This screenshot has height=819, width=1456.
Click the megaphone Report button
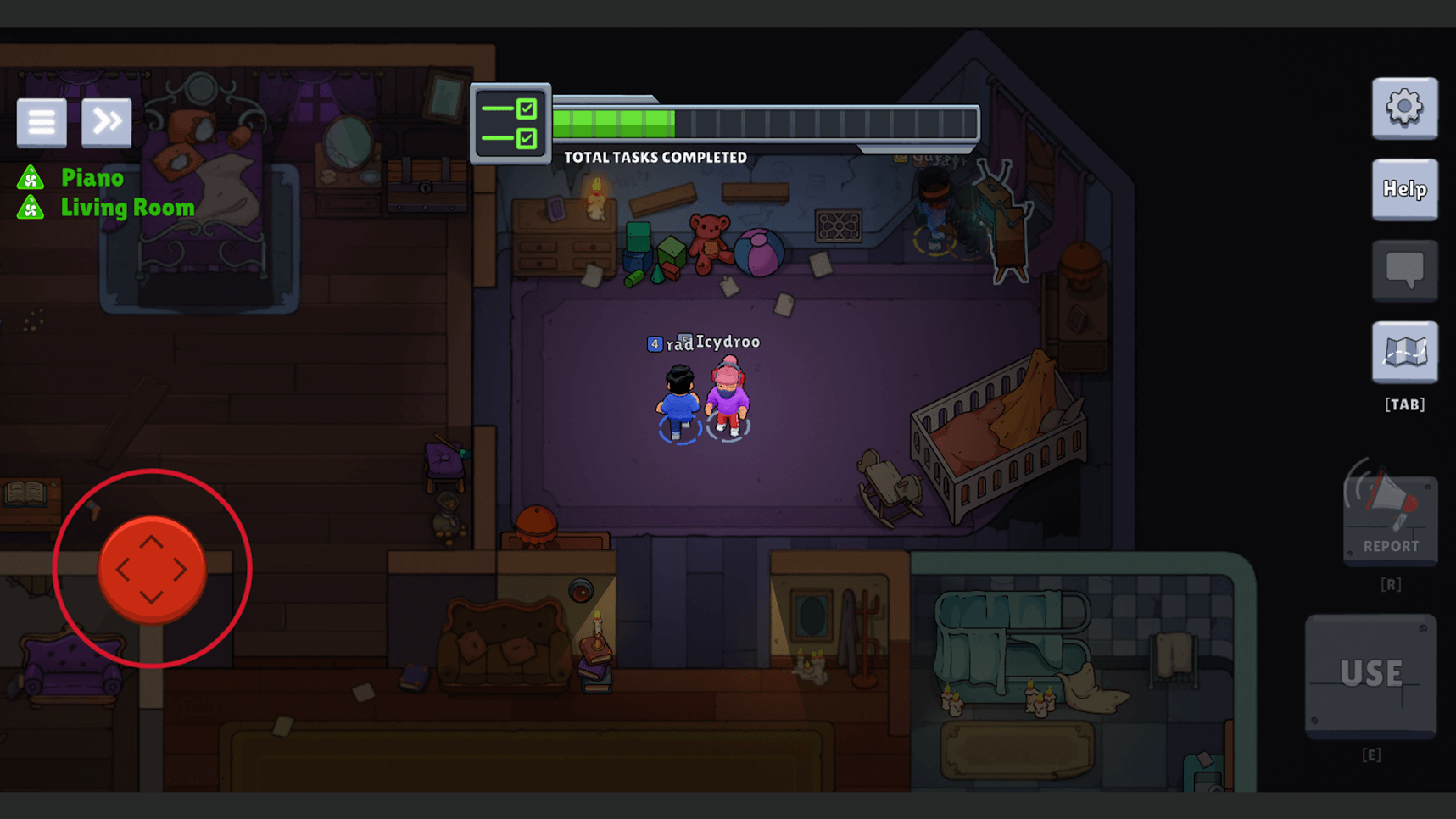click(x=1390, y=518)
